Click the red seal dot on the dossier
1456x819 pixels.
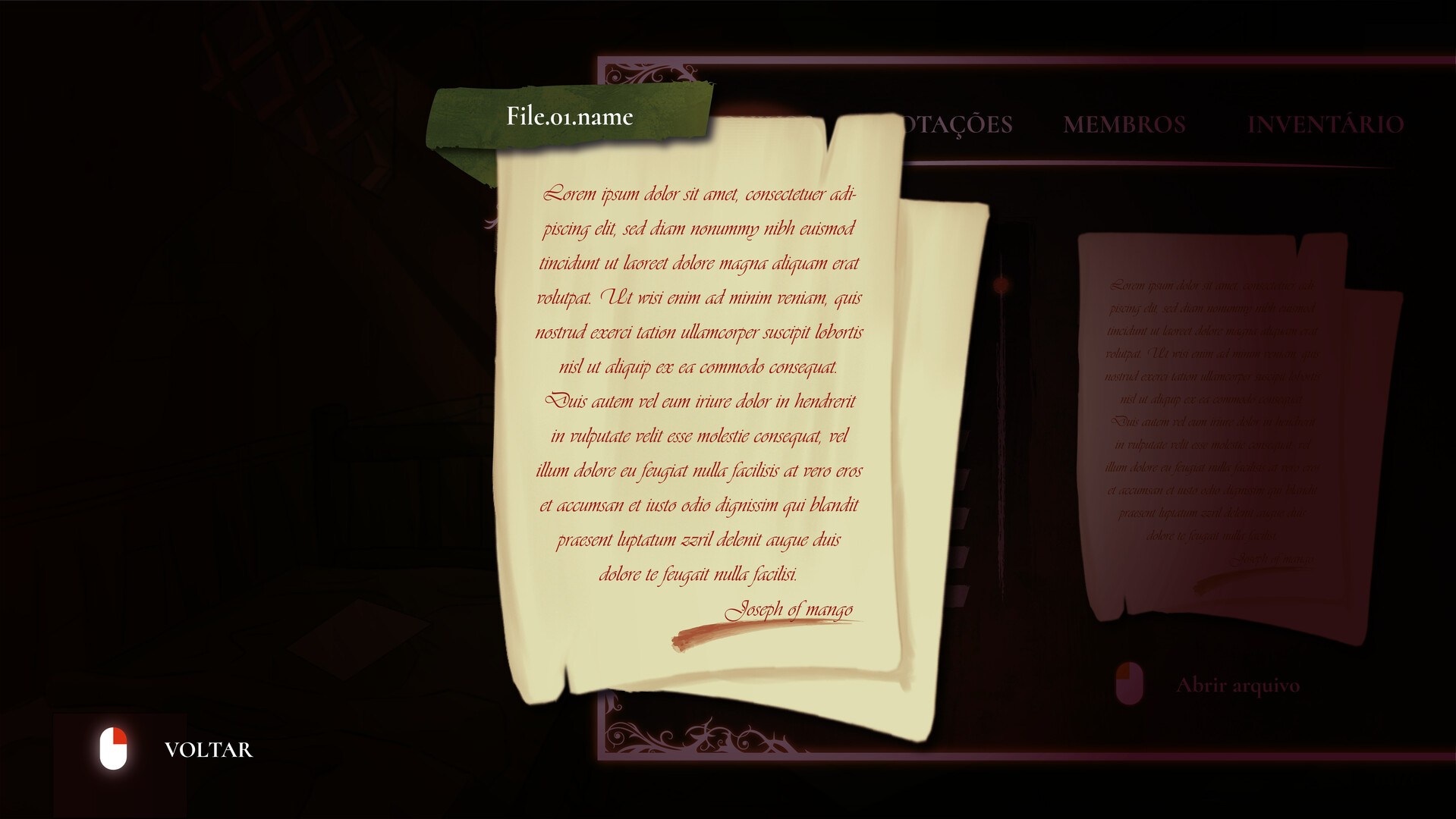1000,284
